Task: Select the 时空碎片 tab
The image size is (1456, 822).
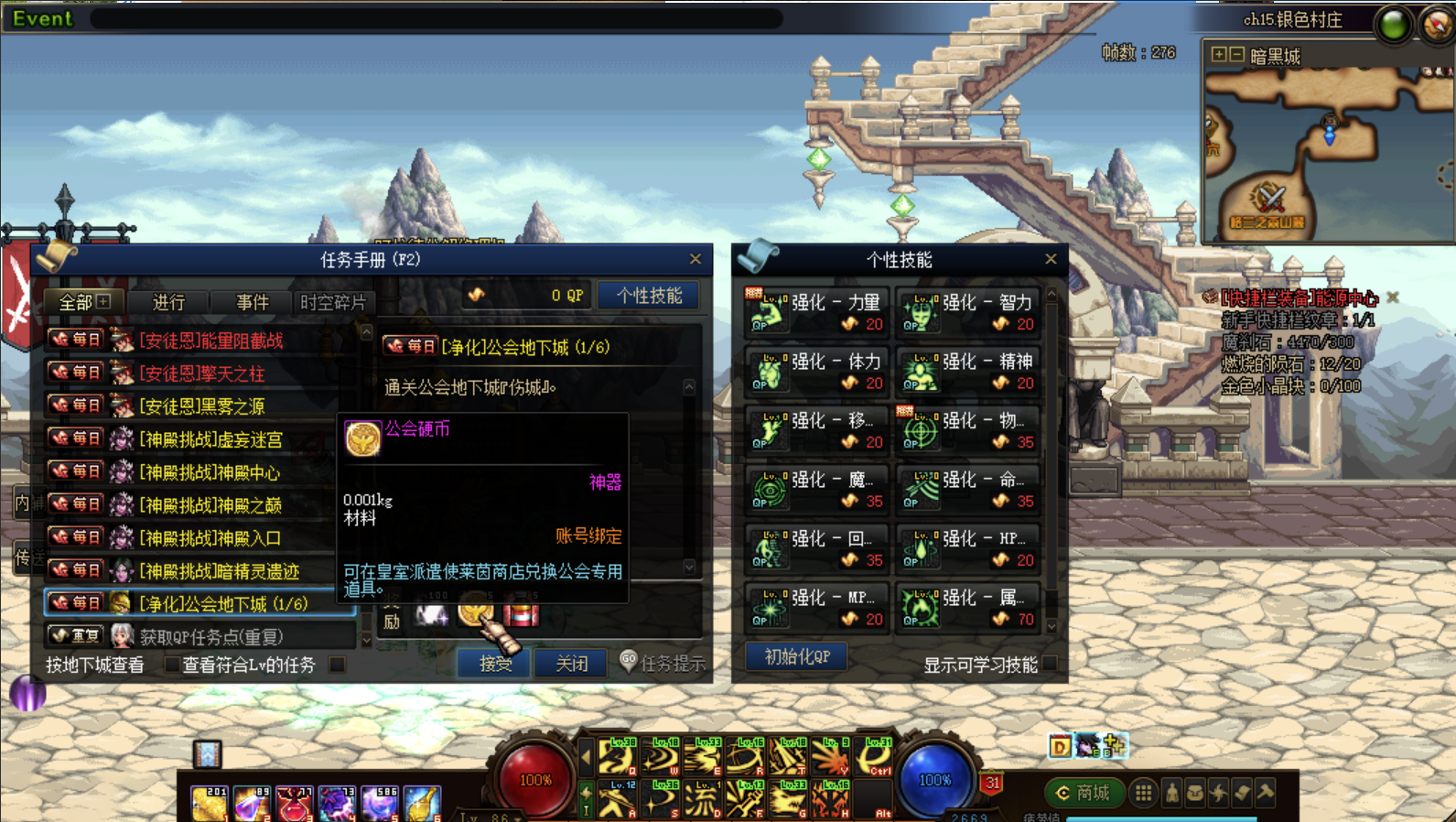Action: tap(332, 302)
